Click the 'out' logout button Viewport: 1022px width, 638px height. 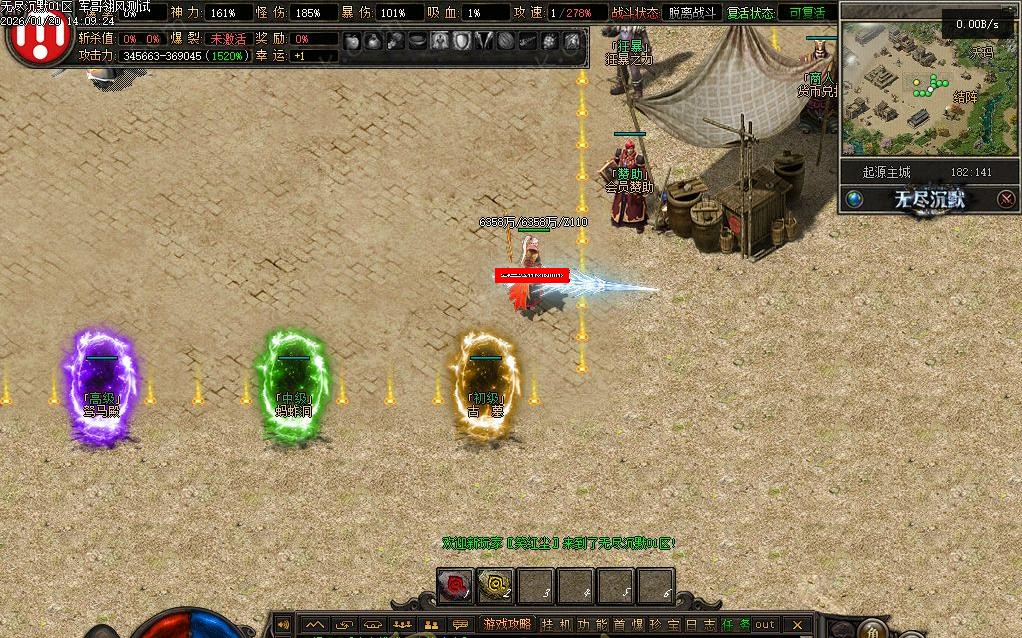coord(765,625)
